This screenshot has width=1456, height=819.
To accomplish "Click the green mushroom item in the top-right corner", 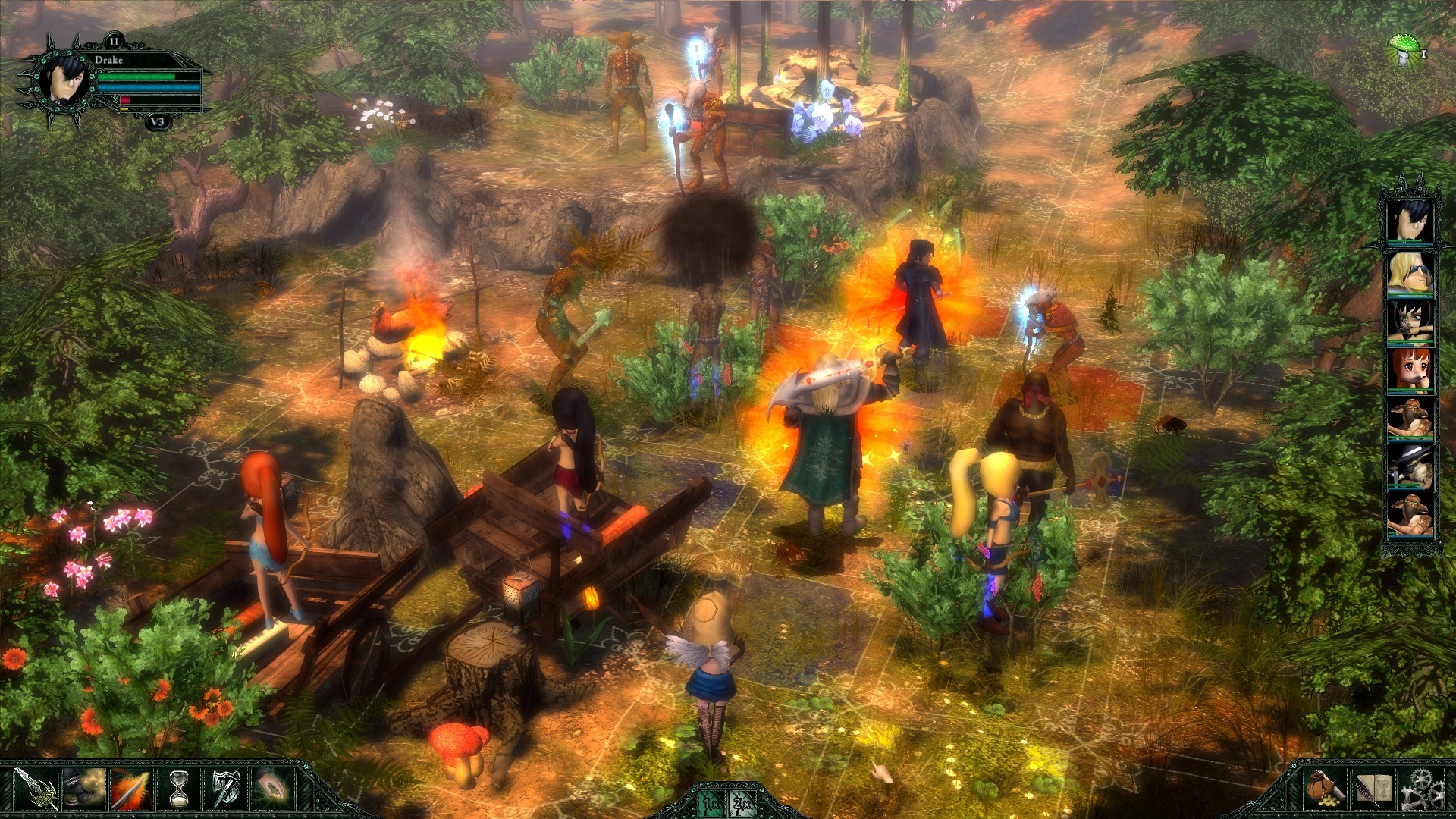I will (x=1404, y=47).
